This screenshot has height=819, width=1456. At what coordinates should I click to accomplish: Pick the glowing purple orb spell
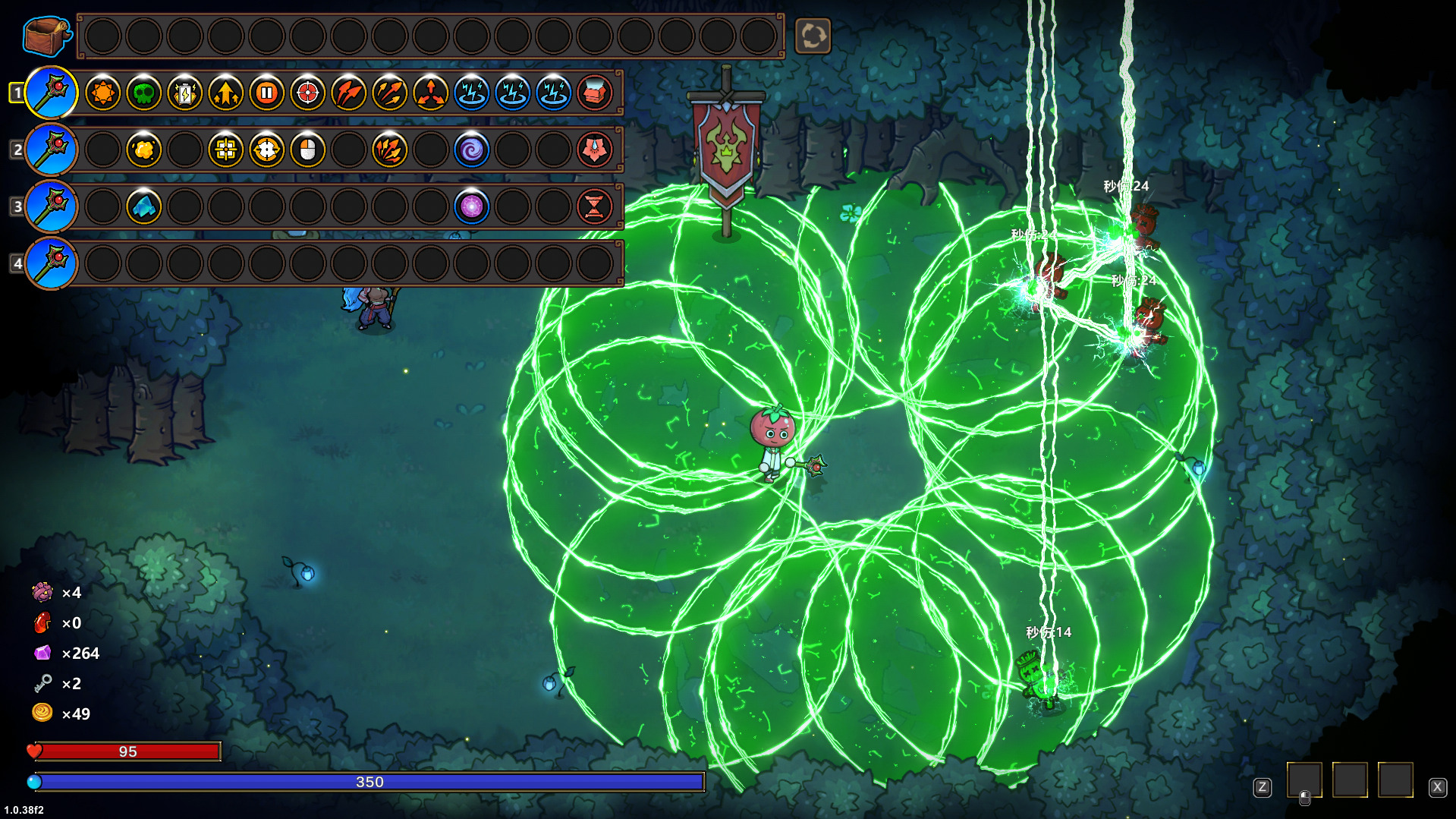pyautogui.click(x=472, y=206)
